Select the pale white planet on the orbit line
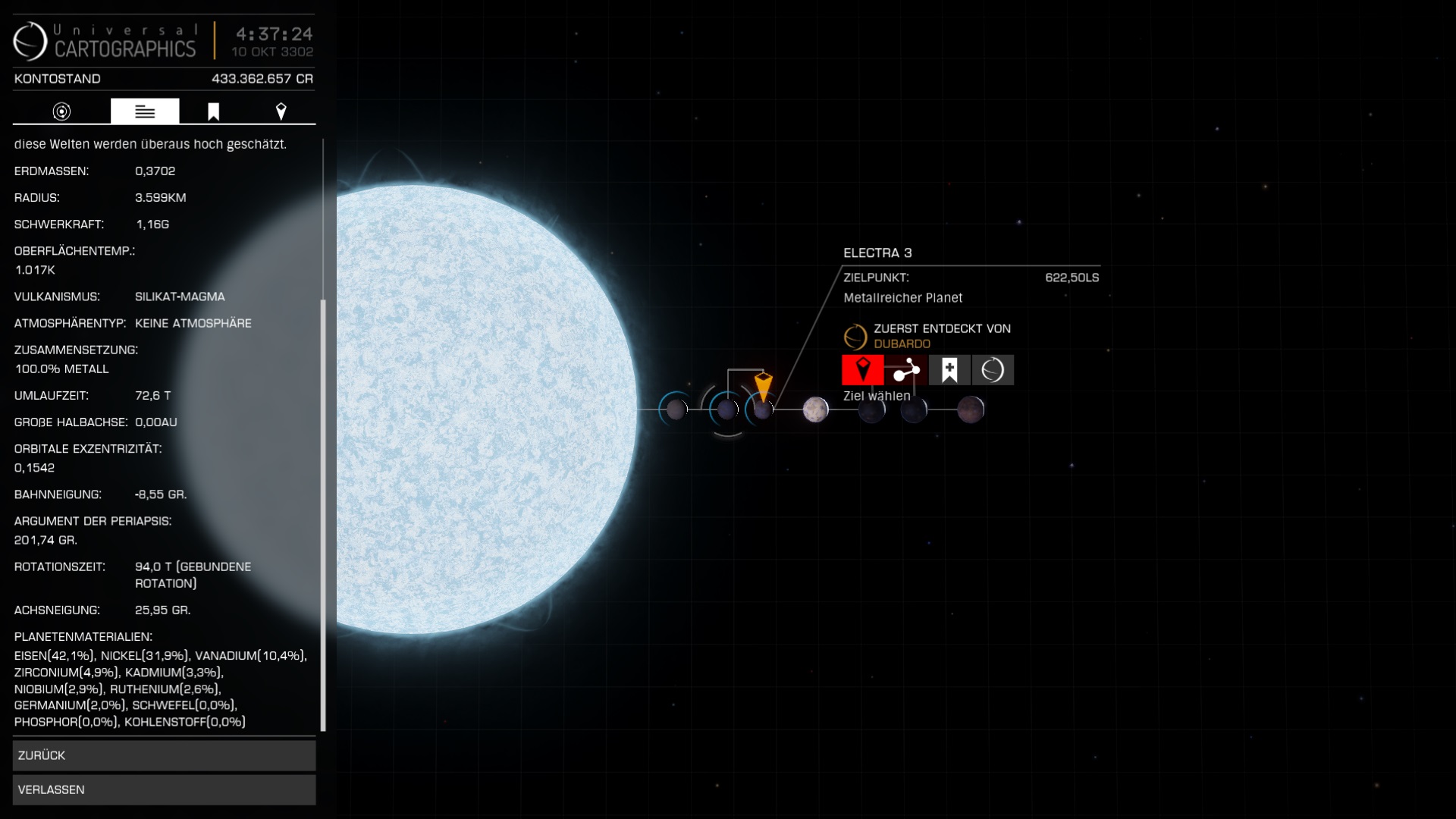Viewport: 1456px width, 819px height. pyautogui.click(x=815, y=409)
